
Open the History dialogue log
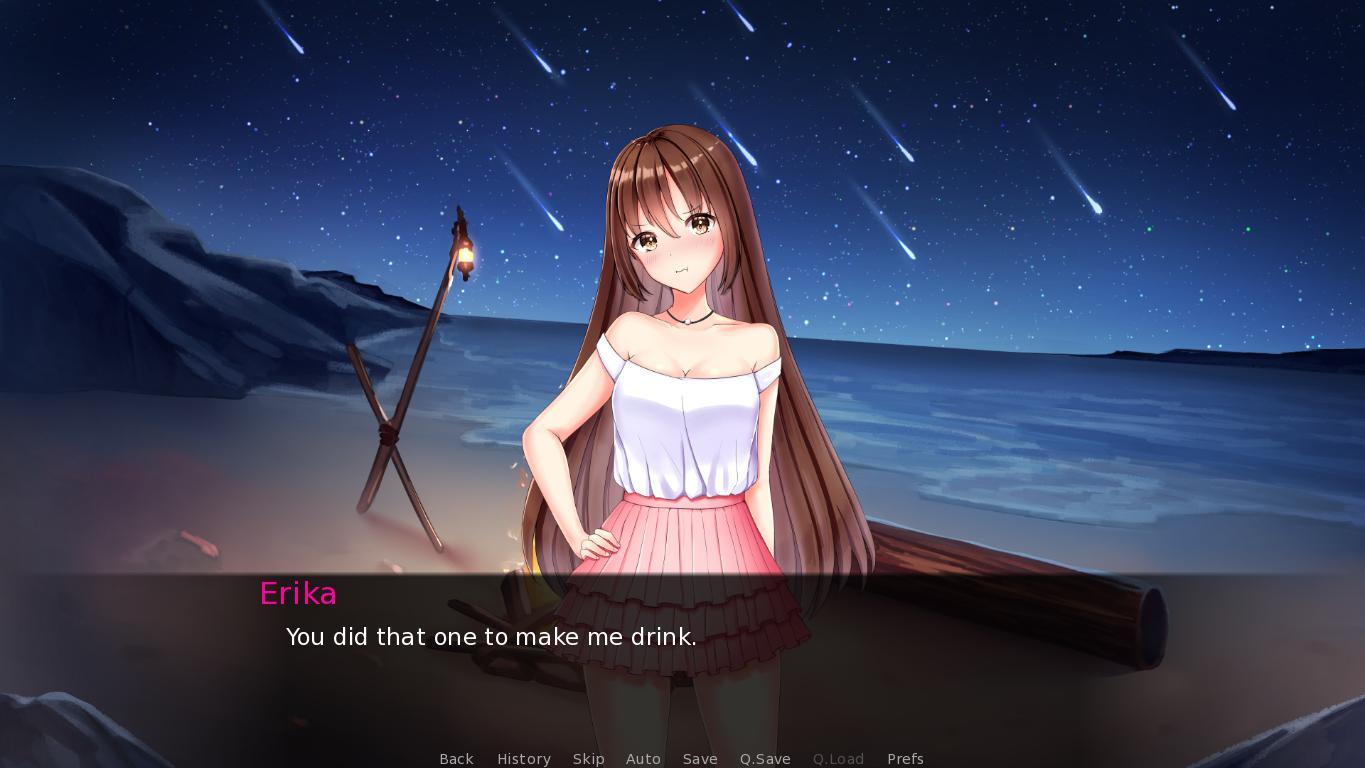(524, 759)
